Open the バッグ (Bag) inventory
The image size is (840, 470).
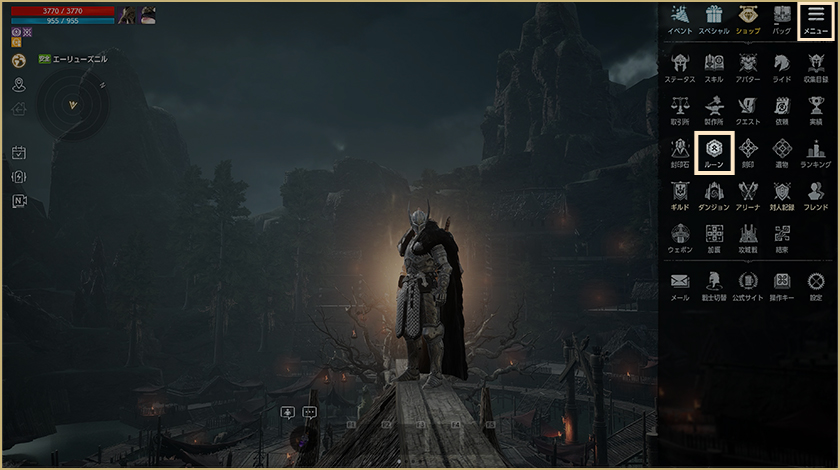pos(782,18)
